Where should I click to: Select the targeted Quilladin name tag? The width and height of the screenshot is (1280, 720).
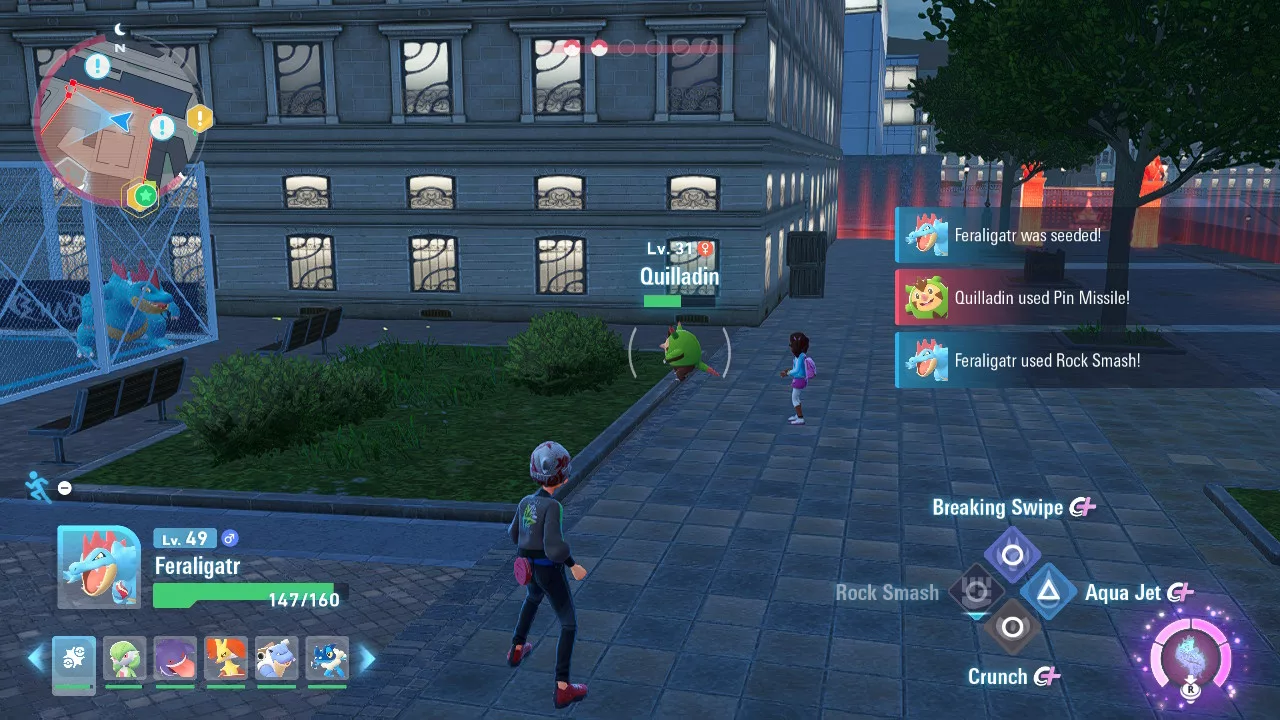pyautogui.click(x=679, y=277)
